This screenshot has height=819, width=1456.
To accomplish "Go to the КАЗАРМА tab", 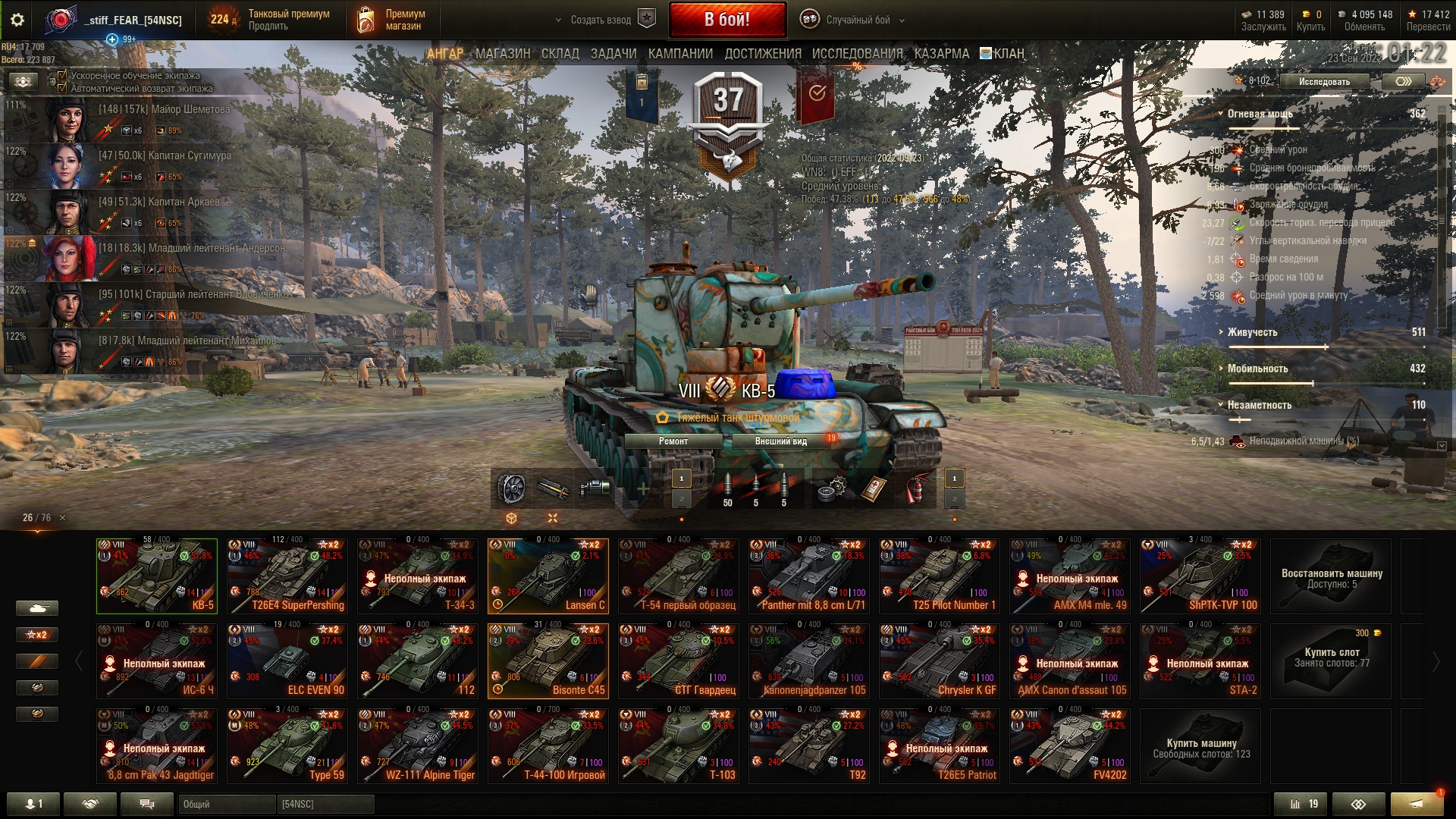I will pyautogui.click(x=941, y=54).
